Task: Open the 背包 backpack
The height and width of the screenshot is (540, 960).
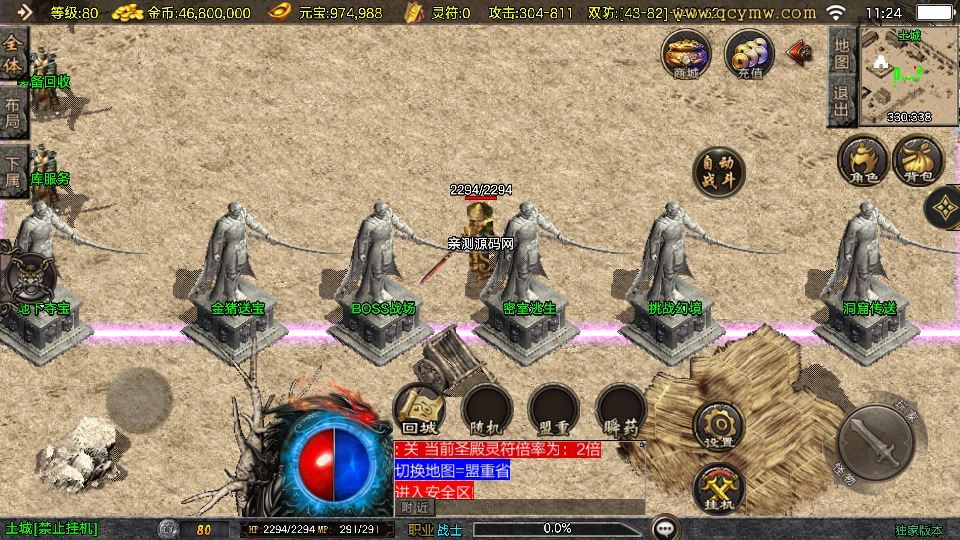Action: coord(918,161)
